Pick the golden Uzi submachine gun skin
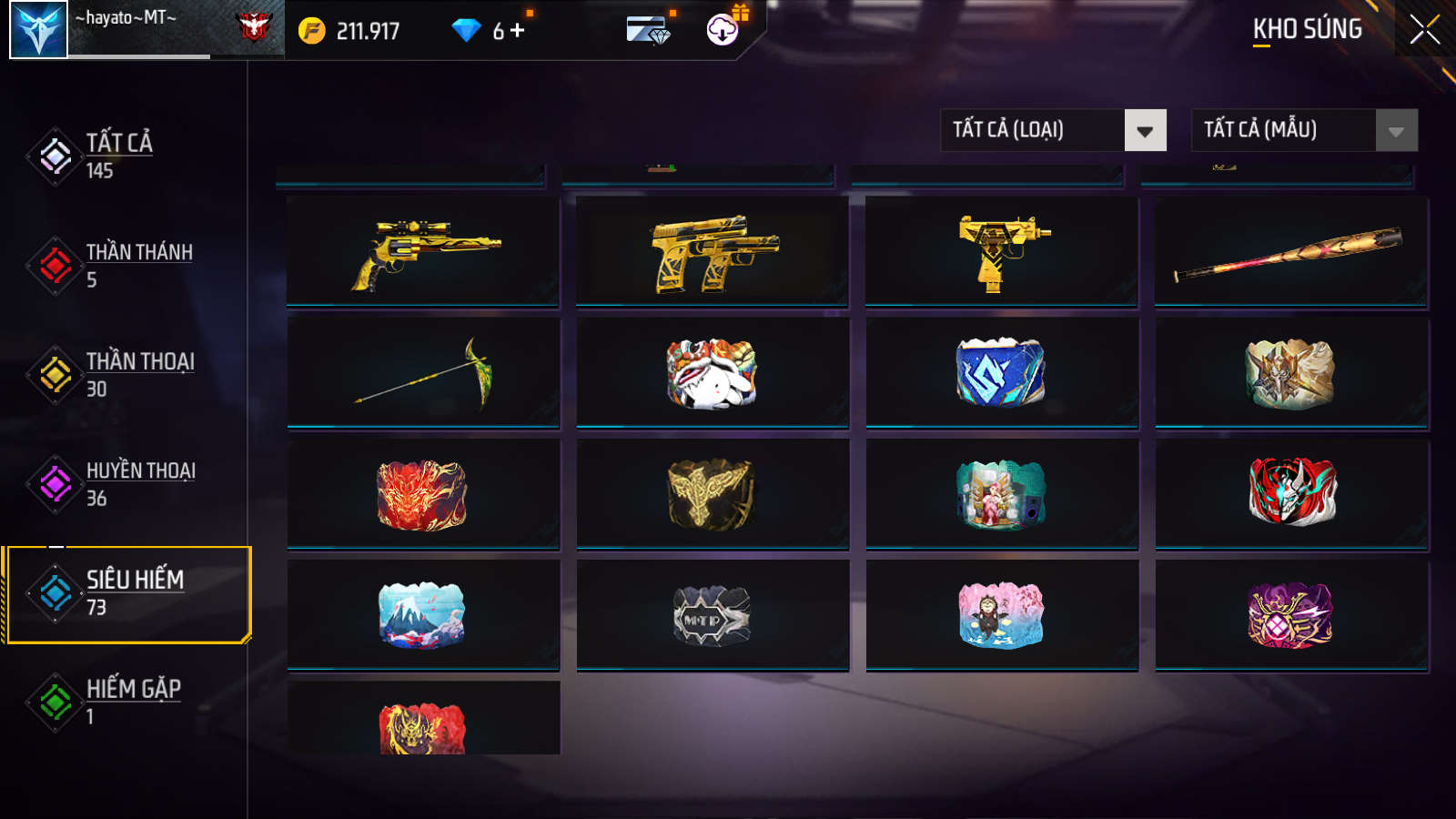 coord(1002,252)
